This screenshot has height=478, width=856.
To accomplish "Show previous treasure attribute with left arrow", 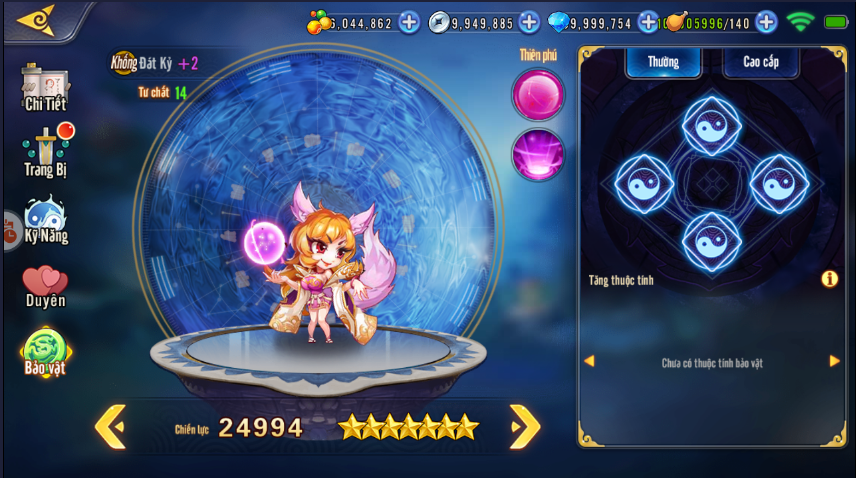I will (589, 361).
